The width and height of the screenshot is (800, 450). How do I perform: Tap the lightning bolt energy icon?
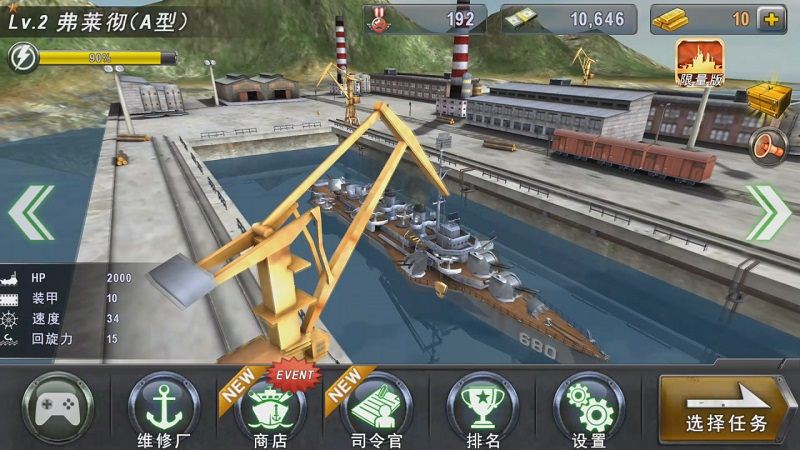(x=20, y=58)
